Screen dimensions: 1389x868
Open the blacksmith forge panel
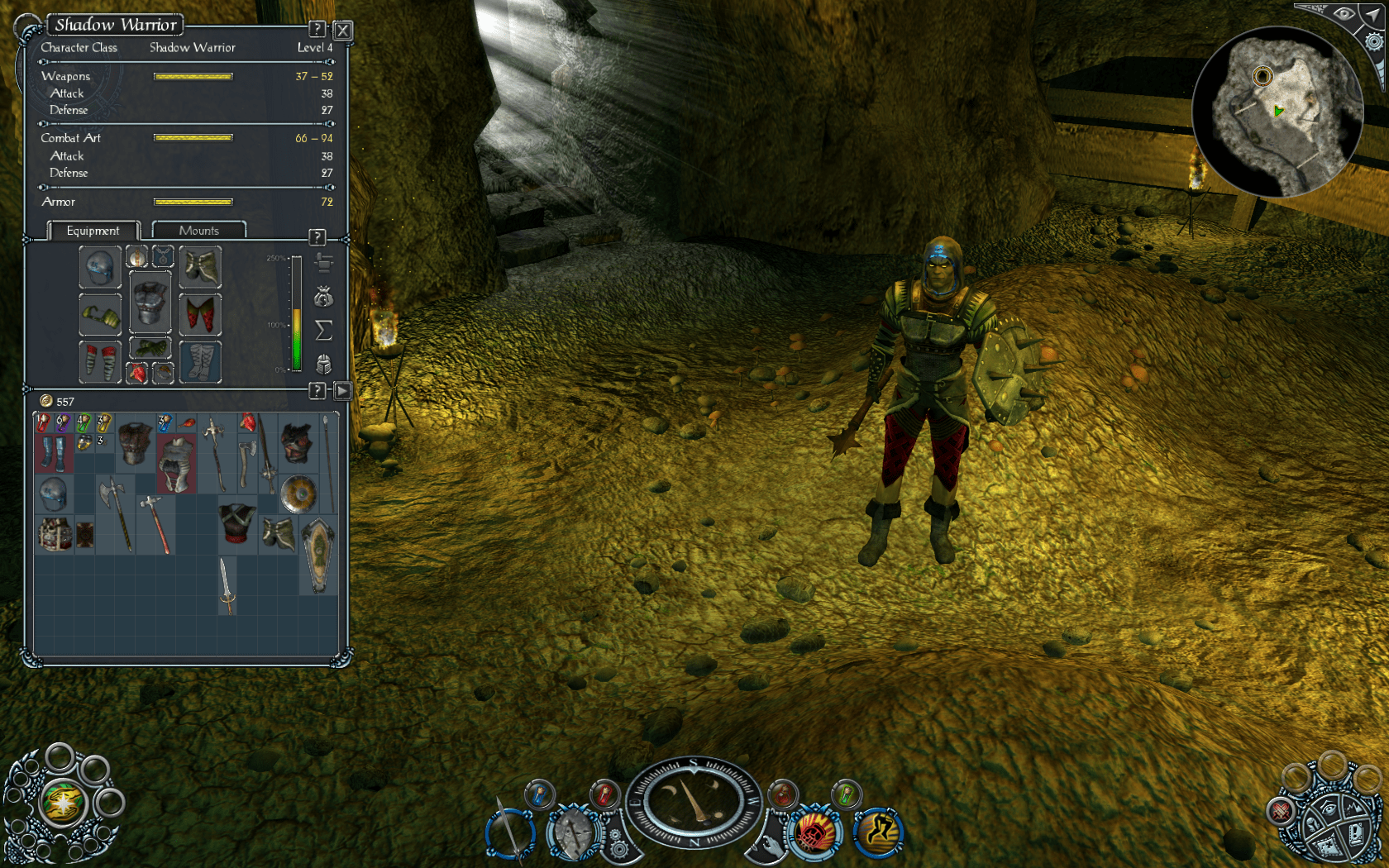click(x=324, y=263)
